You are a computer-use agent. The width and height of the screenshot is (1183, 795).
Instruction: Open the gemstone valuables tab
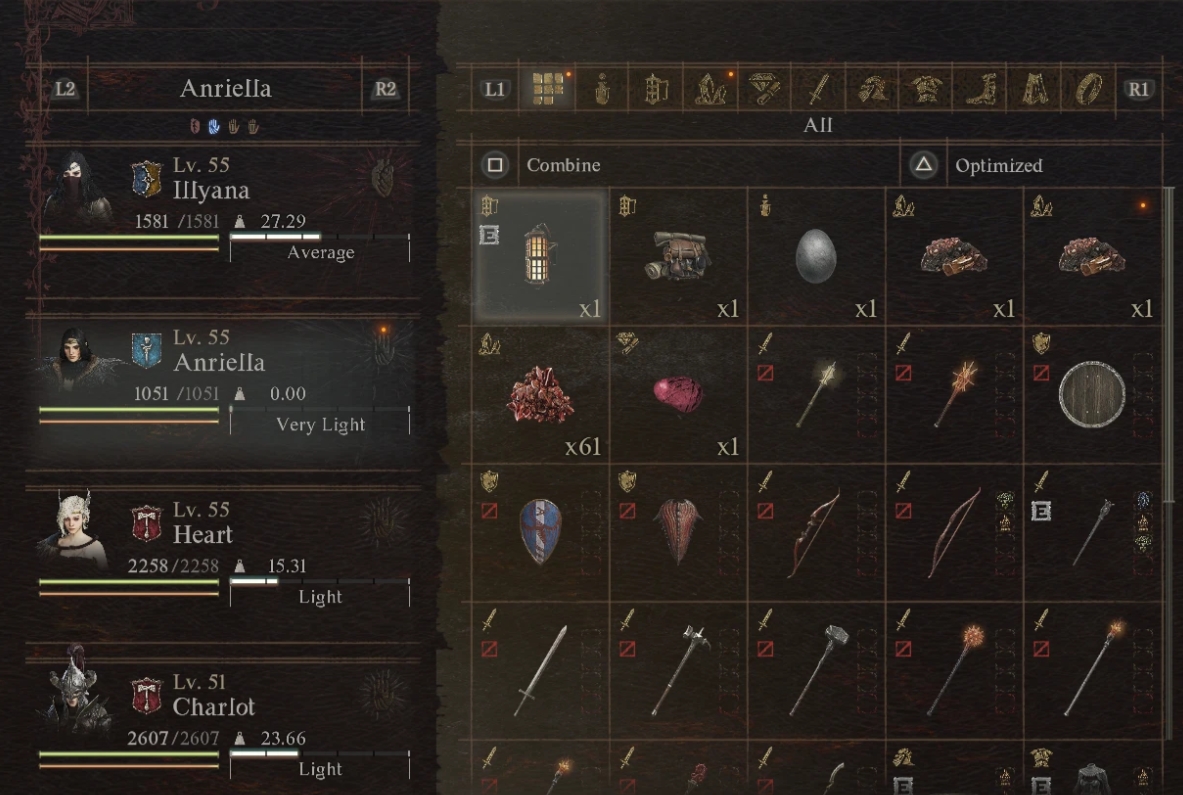(763, 89)
